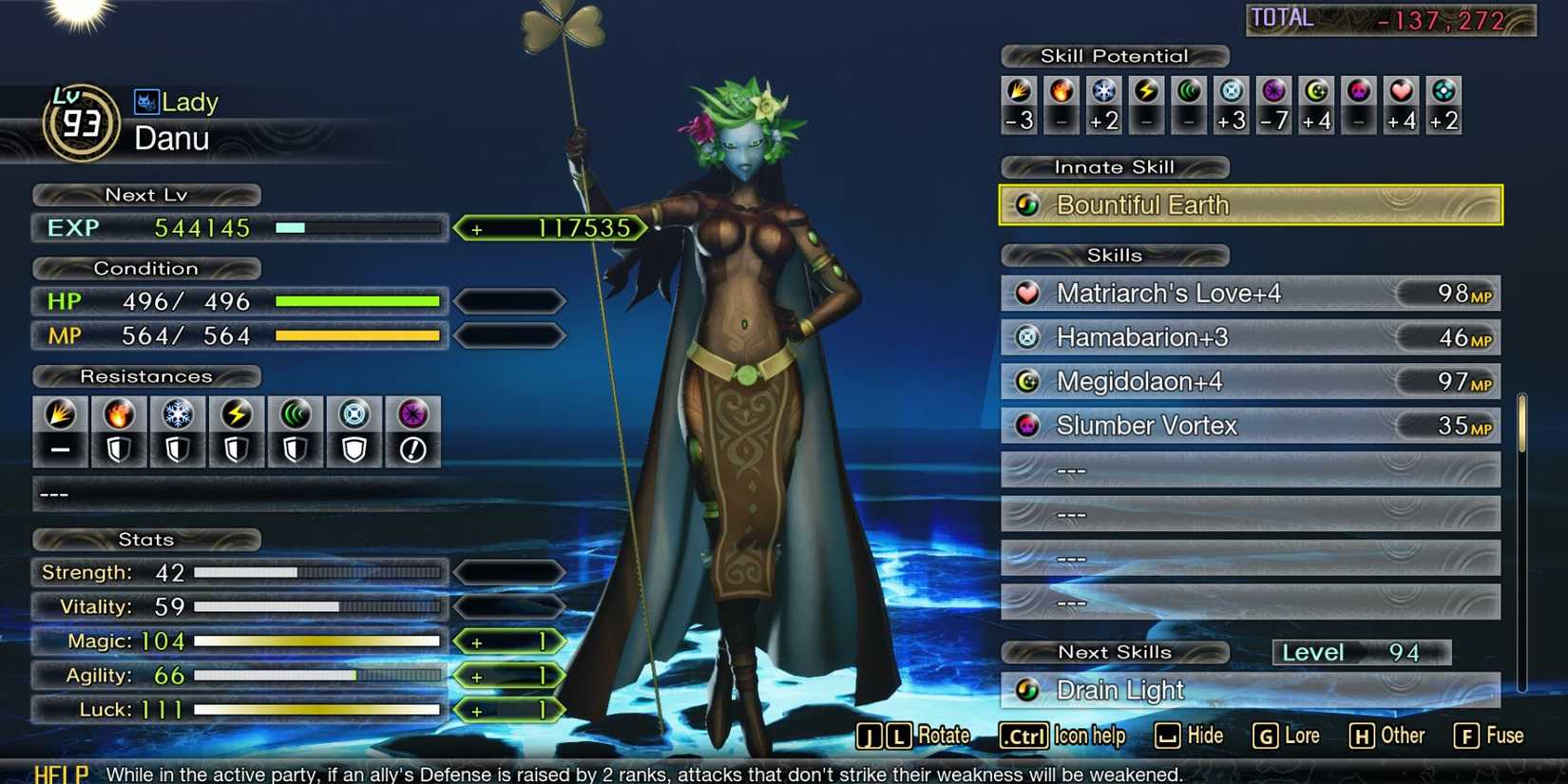This screenshot has width=1568, height=784.
Task: Select the Healing potential heart icon
Action: pyautogui.click(x=1401, y=92)
